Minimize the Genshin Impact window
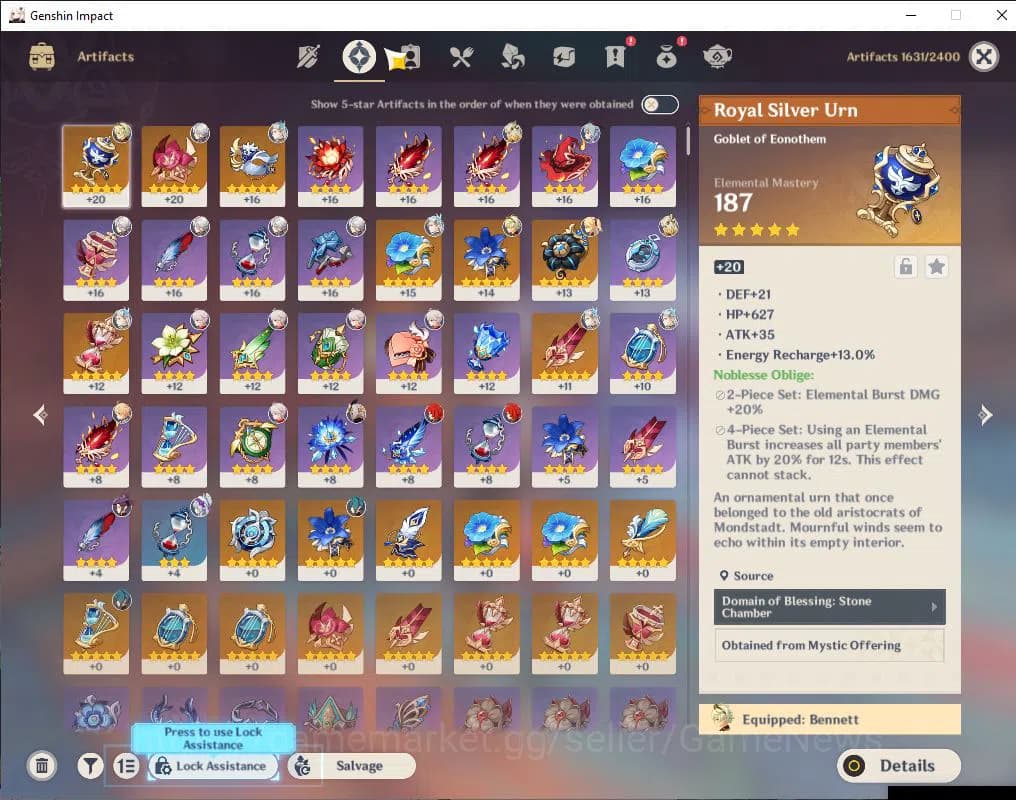The height and width of the screenshot is (800, 1016). pos(910,15)
